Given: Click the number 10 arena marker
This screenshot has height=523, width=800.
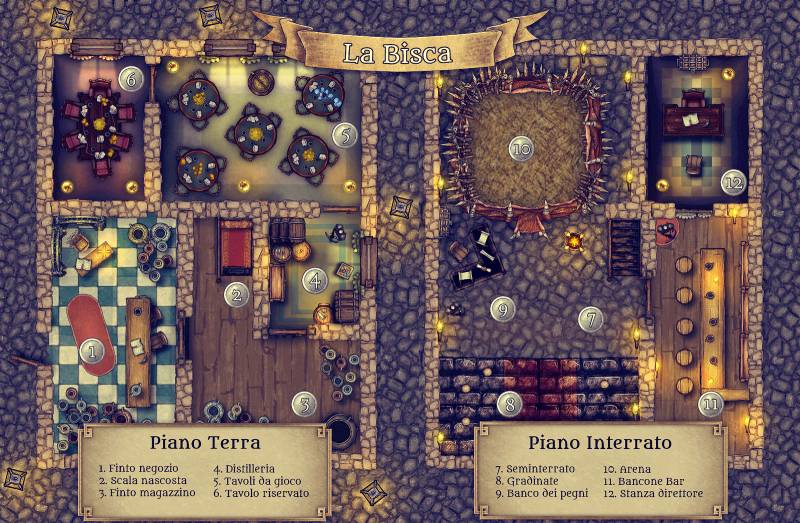Looking at the screenshot, I should [520, 149].
